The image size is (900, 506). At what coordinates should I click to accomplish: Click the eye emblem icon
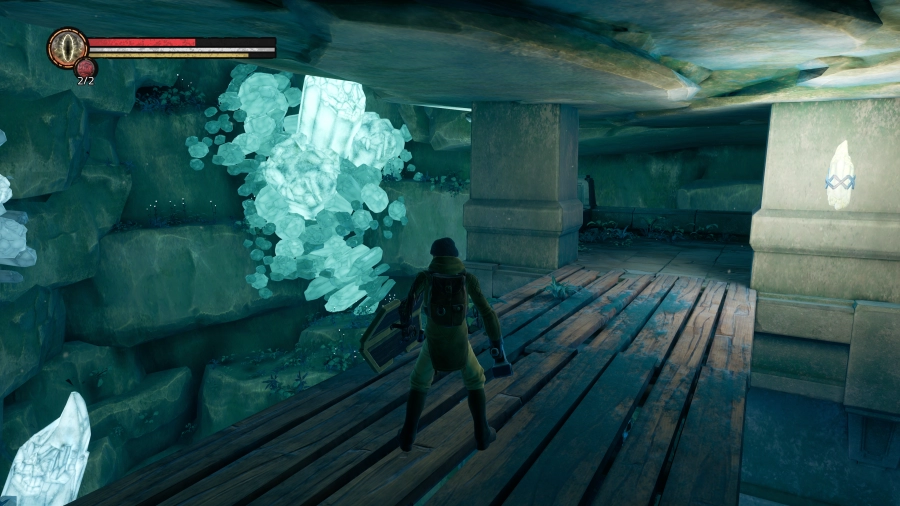[67, 47]
